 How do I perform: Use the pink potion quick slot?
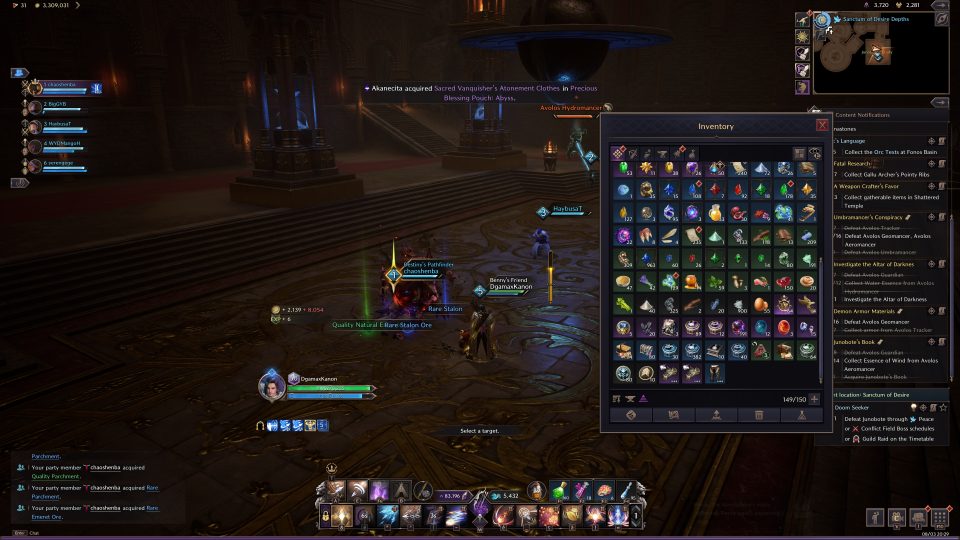[x=584, y=491]
